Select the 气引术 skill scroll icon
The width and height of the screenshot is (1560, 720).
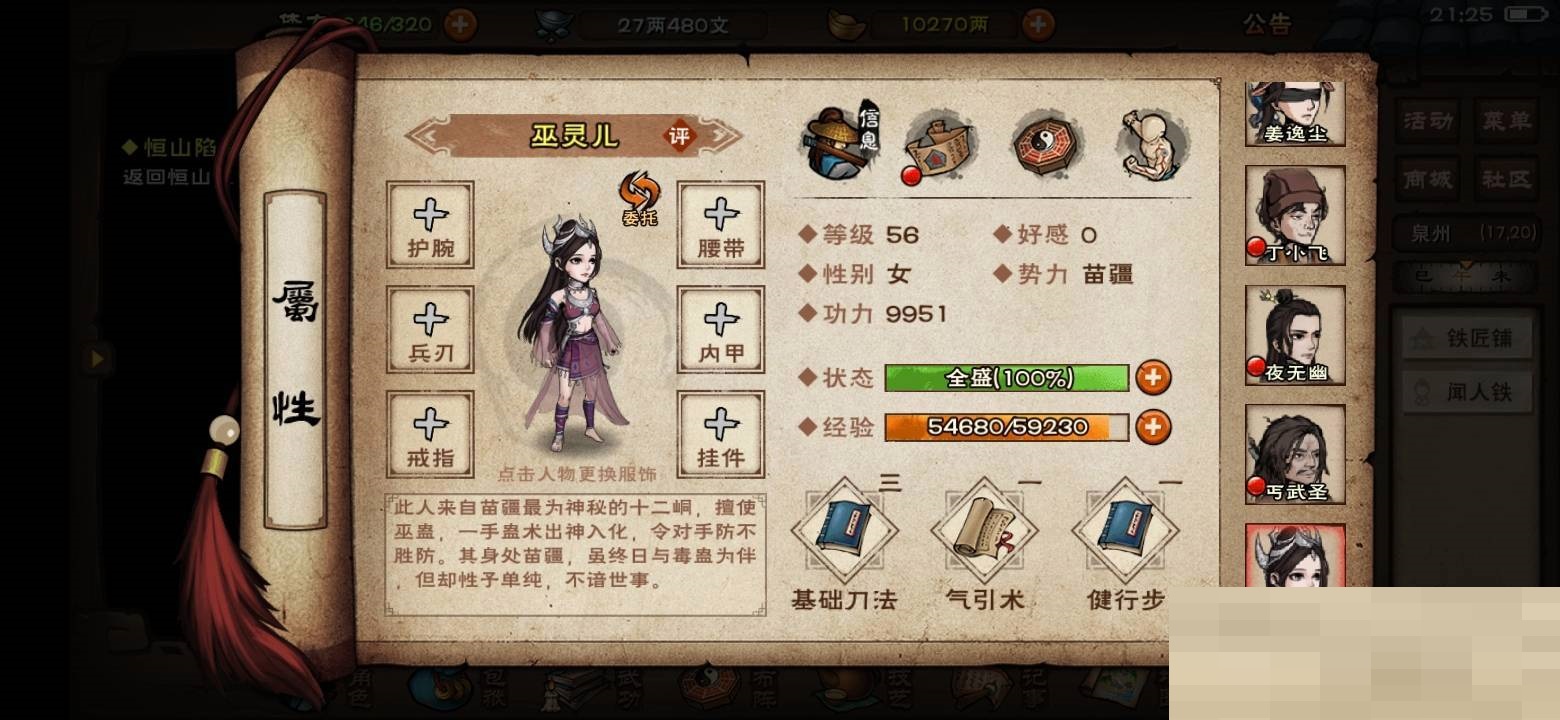point(983,528)
